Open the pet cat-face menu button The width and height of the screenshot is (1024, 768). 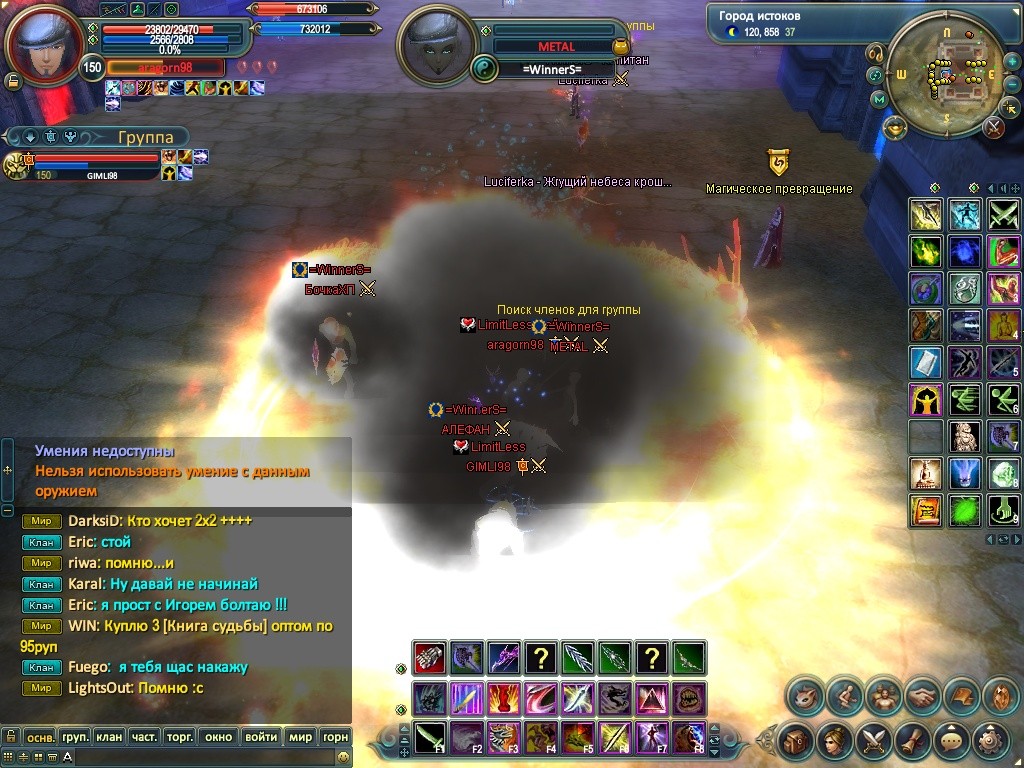(x=804, y=695)
